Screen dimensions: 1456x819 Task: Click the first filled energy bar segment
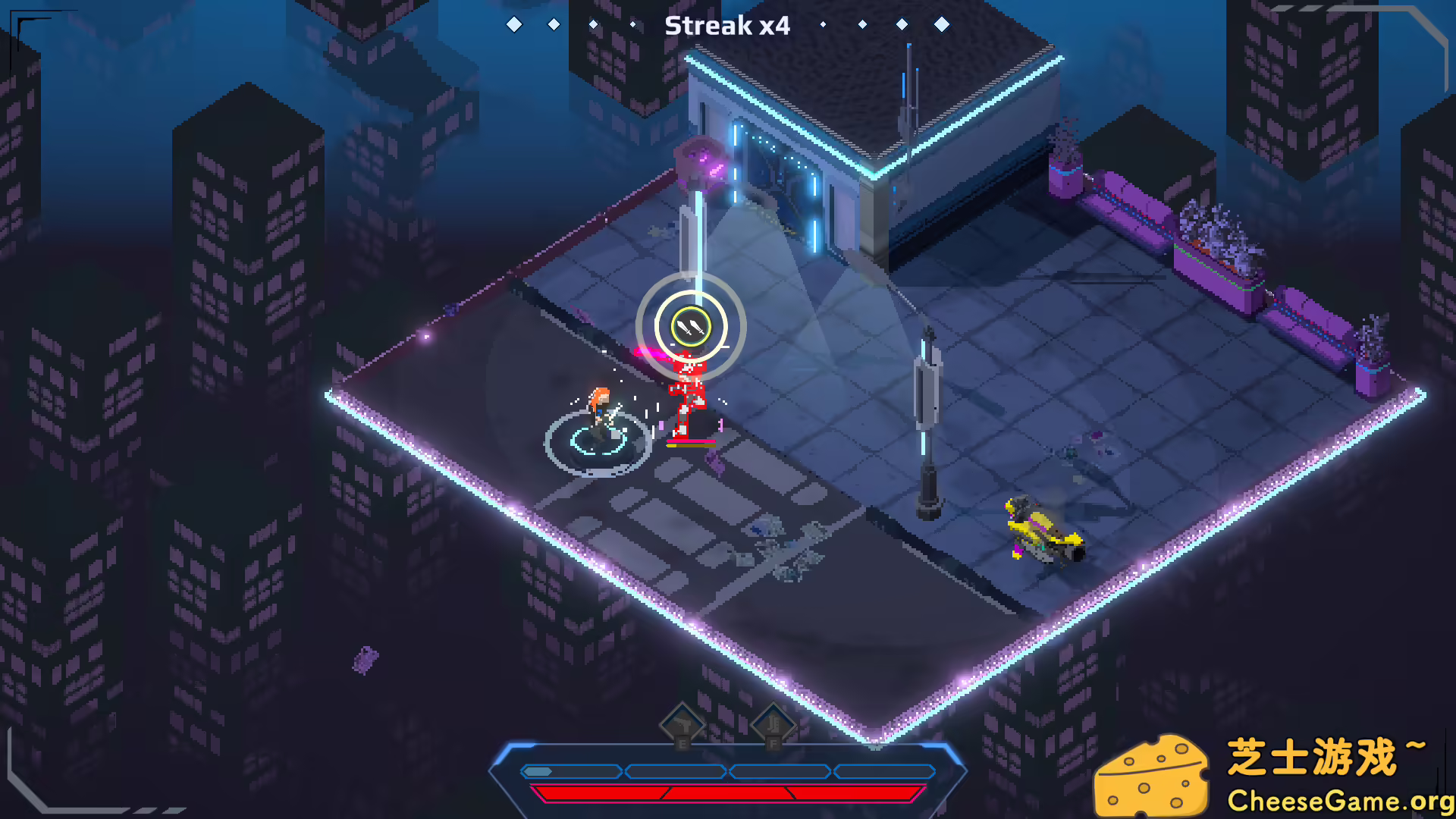point(570,771)
